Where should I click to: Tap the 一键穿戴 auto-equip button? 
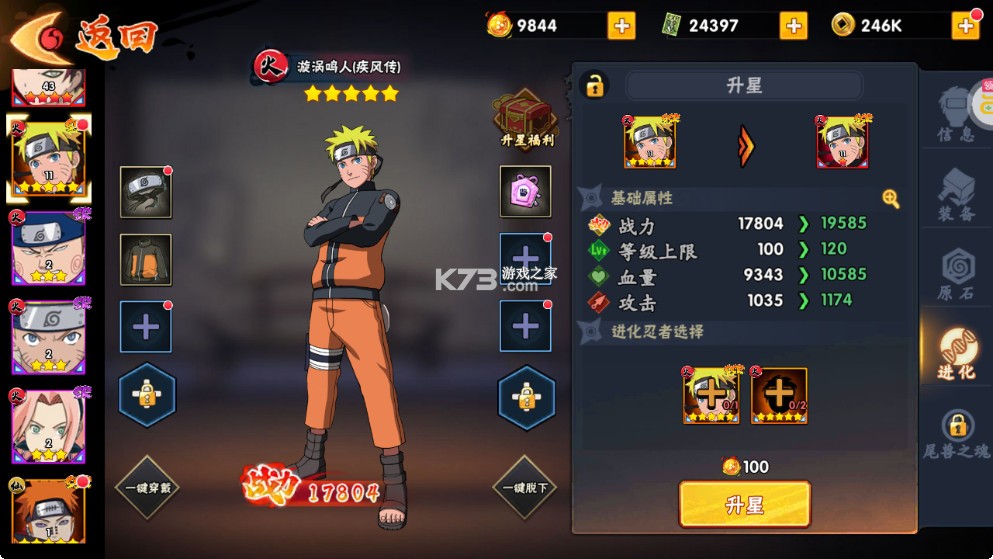click(146, 488)
